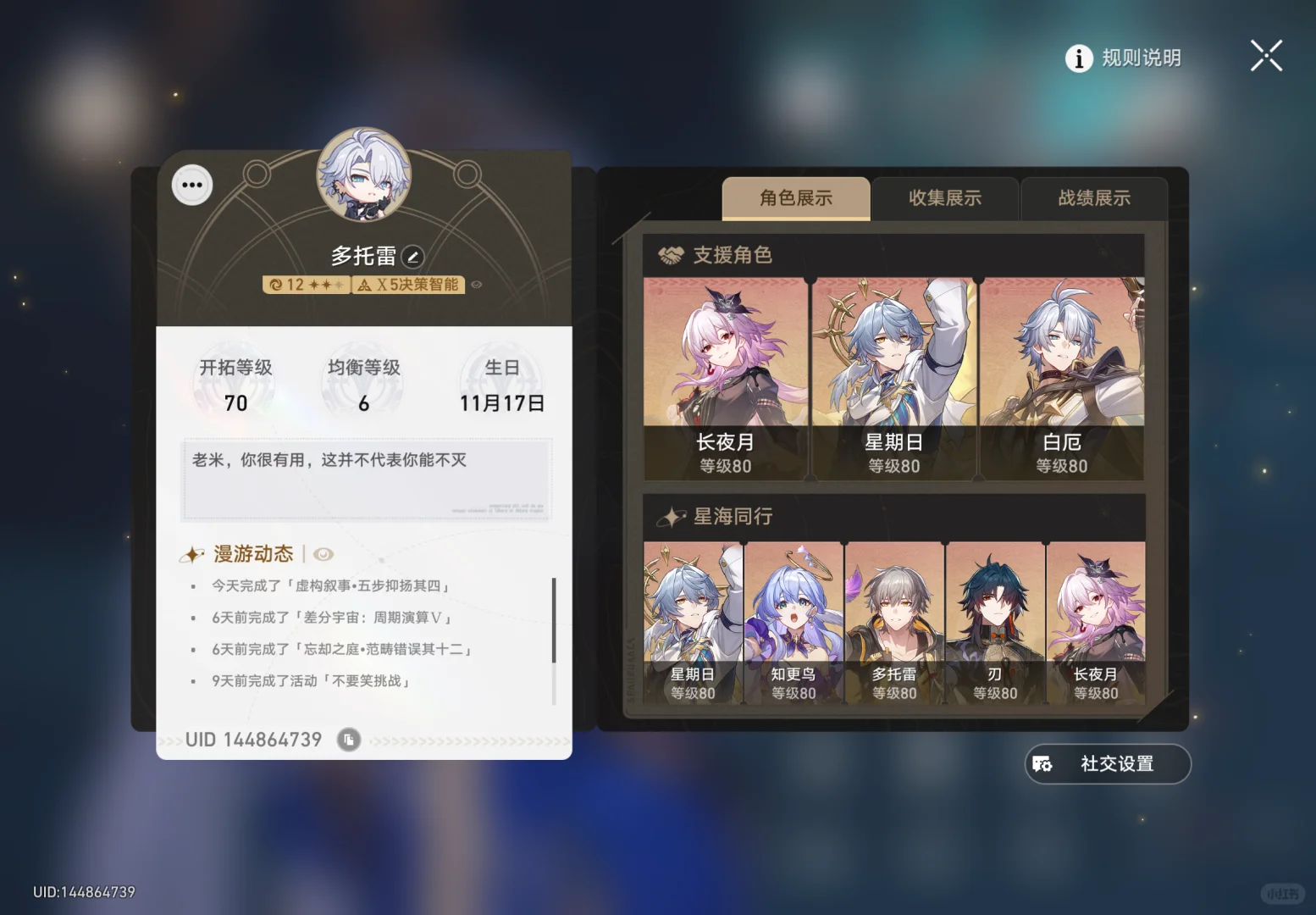Viewport: 1316px width, 915px height.
Task: Open the more options (...) menu on profile card
Action: click(191, 185)
